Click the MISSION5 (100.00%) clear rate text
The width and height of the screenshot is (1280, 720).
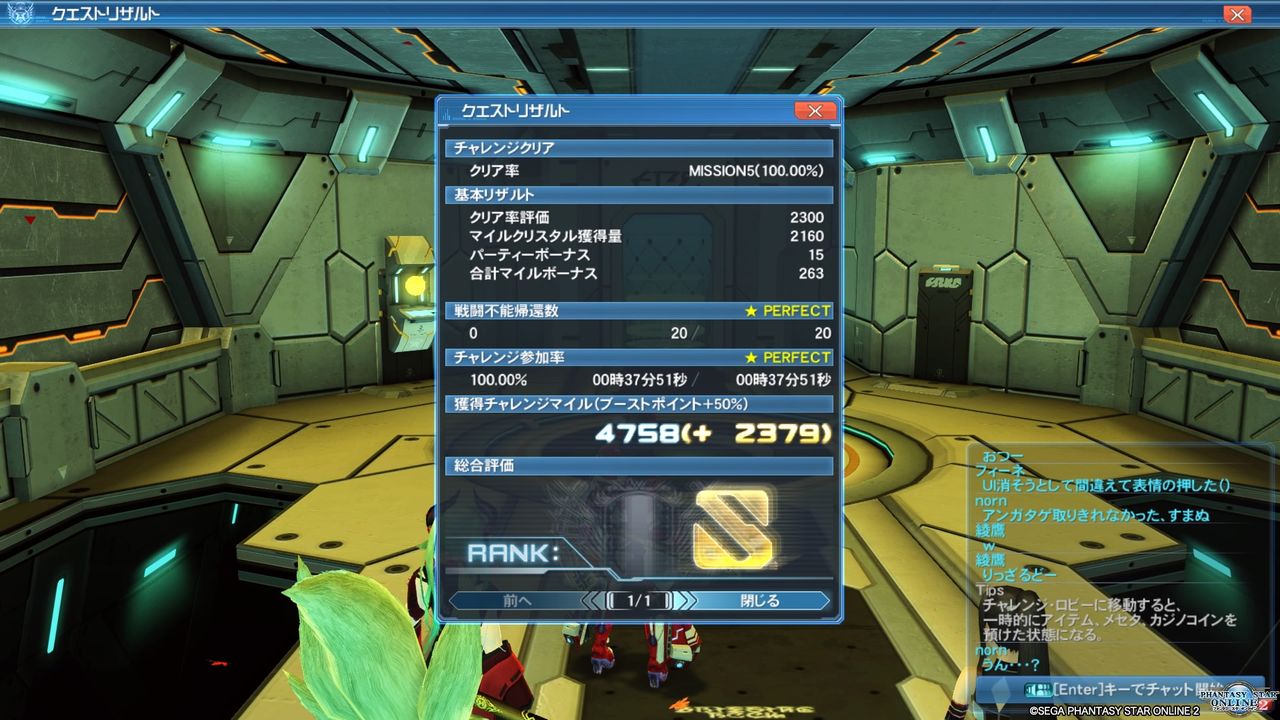tap(757, 171)
